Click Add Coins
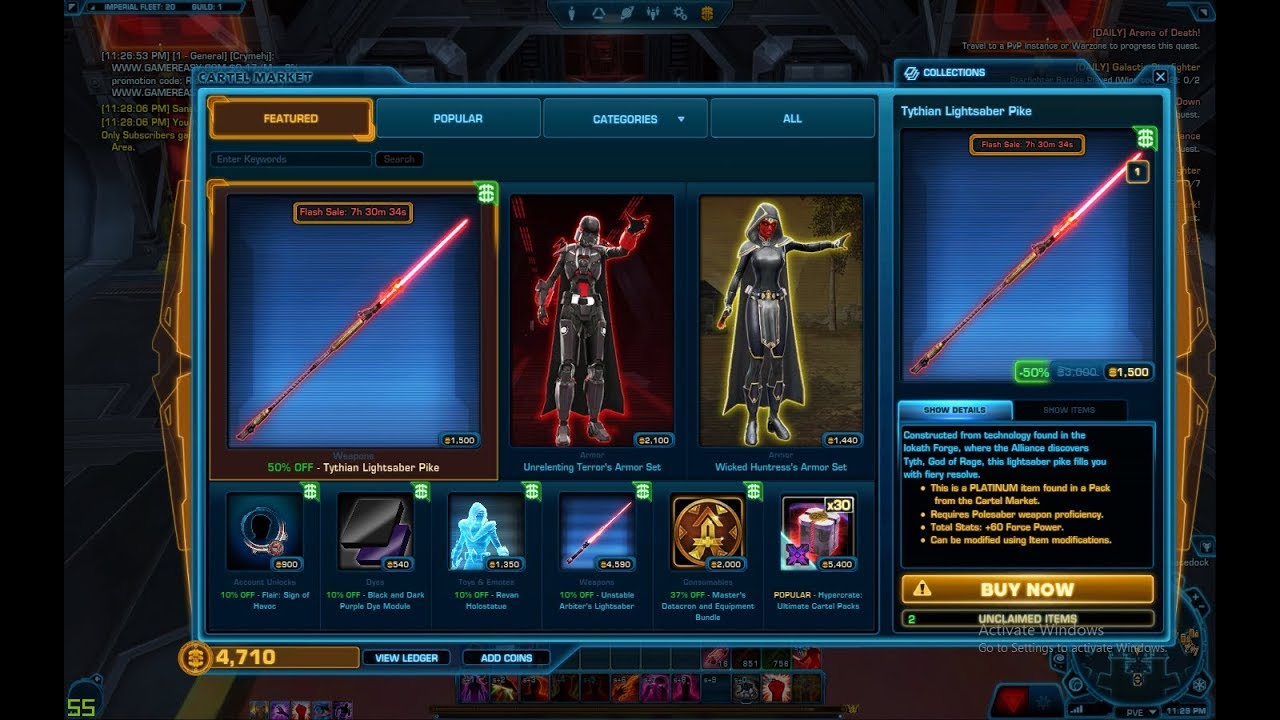1280x720 pixels. [506, 658]
